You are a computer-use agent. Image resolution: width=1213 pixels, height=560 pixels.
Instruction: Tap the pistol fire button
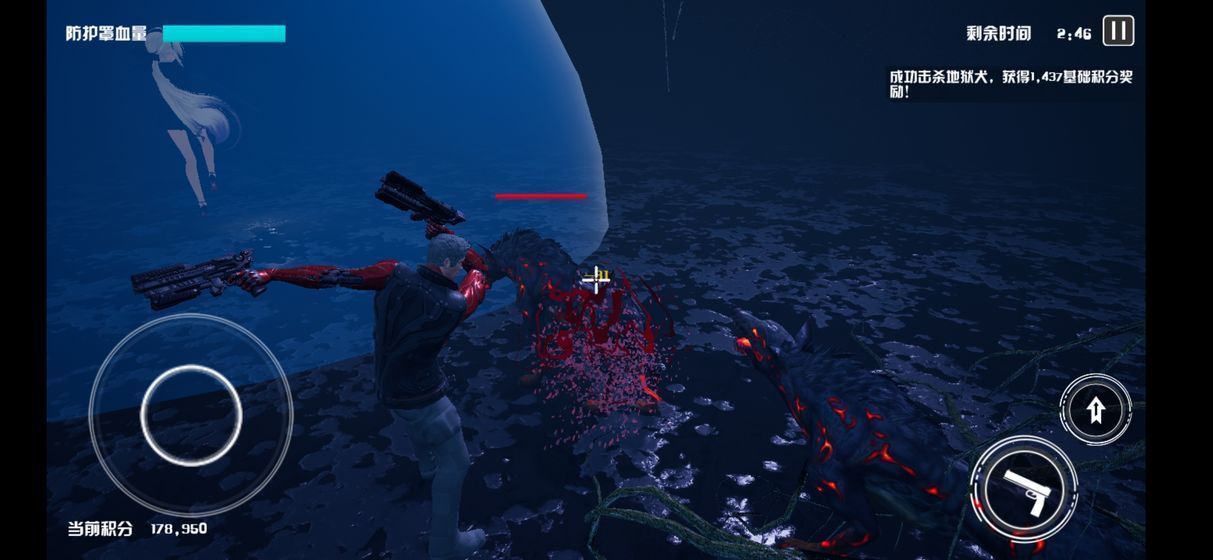[x=1024, y=490]
